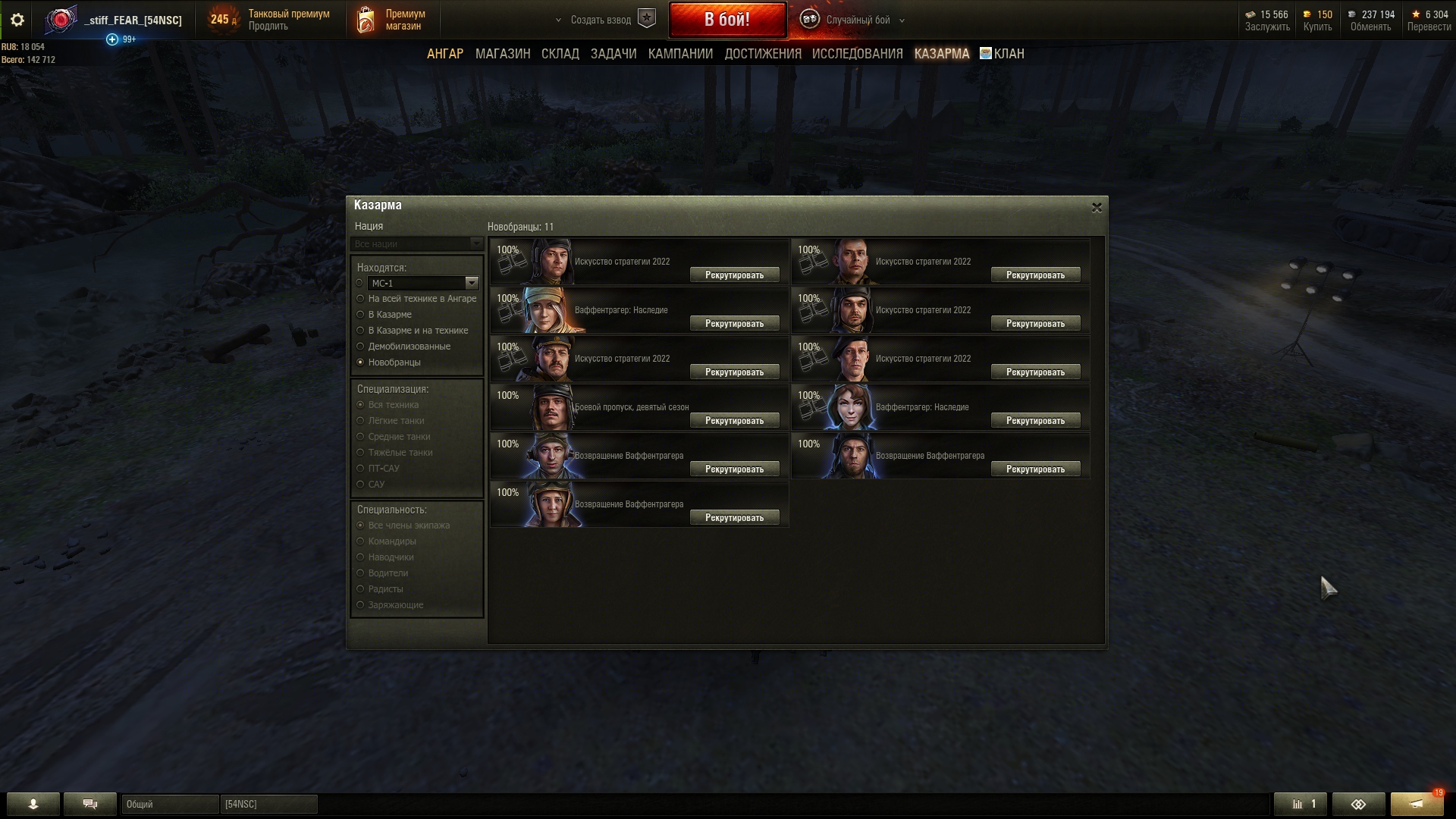Viewport: 1456px width, 819px height.
Task: Select На всей технике в Ангаре option
Action: pyautogui.click(x=361, y=299)
